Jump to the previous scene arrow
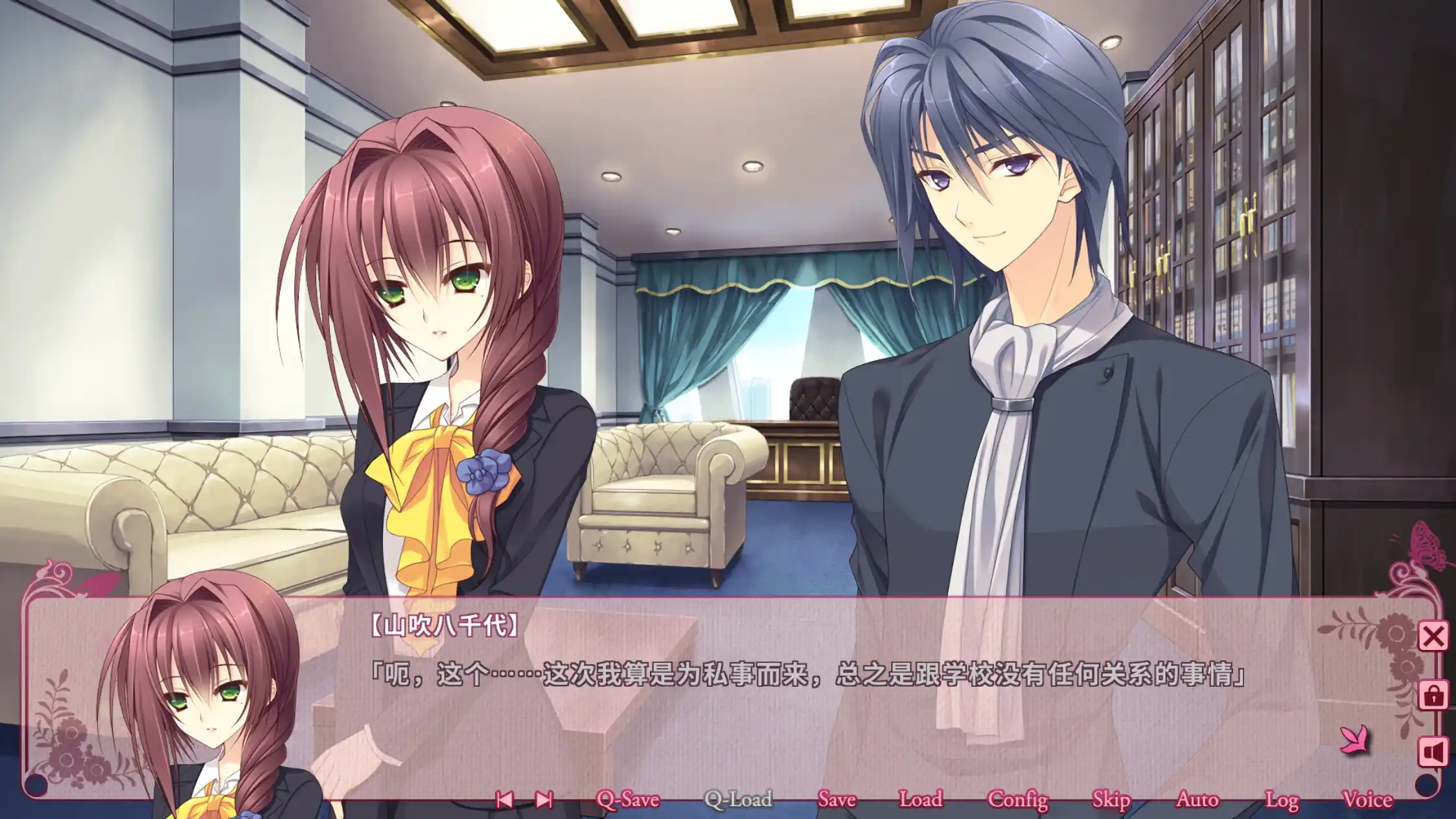Screen dimensions: 1456x819 (504, 800)
